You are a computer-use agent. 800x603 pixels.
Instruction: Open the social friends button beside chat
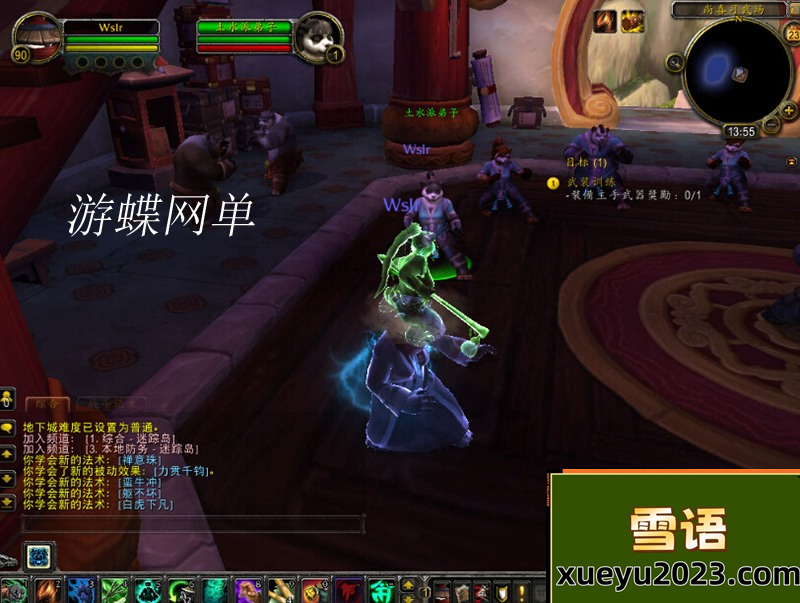pos(8,400)
